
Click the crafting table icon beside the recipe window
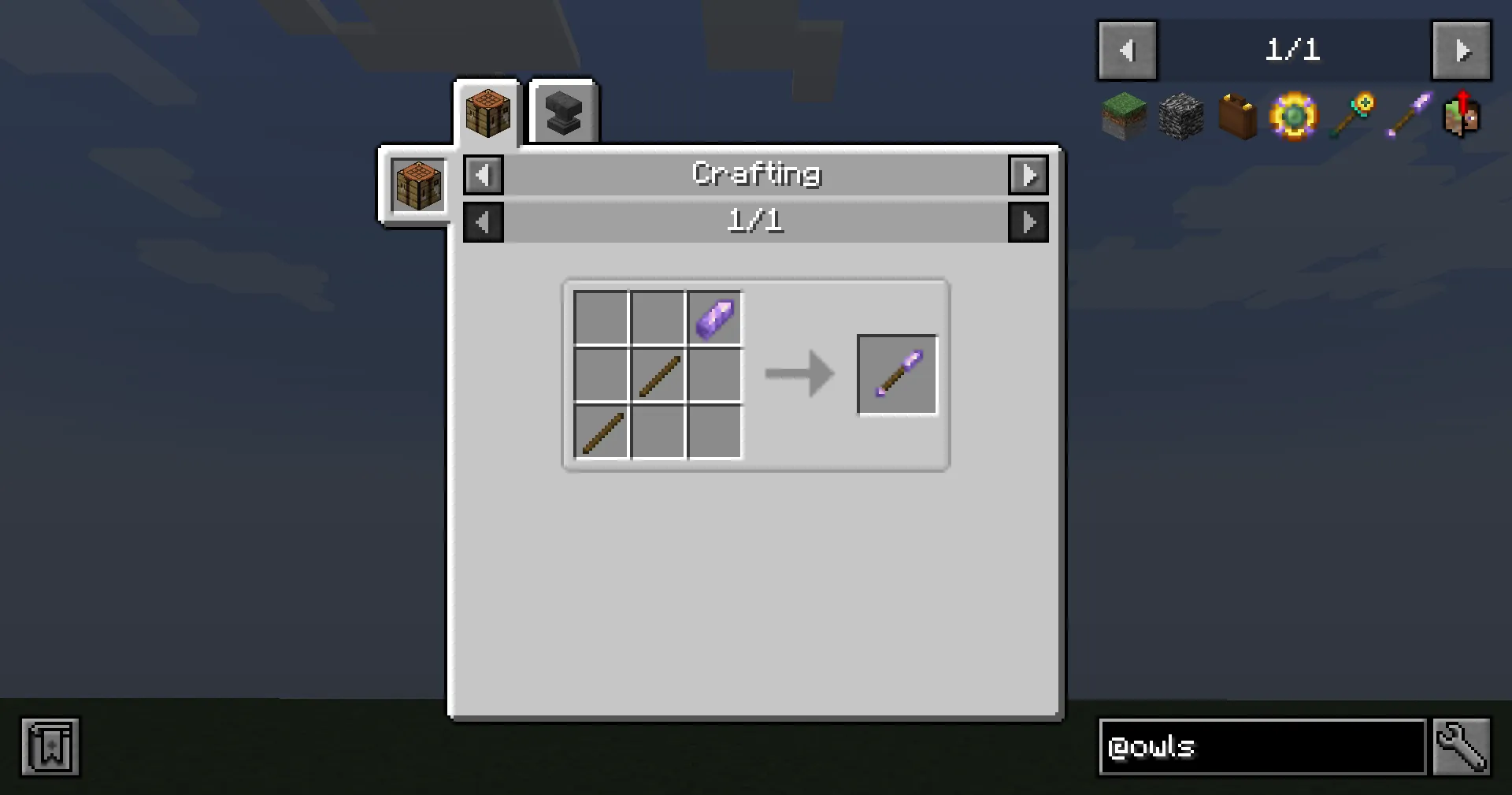pyautogui.click(x=417, y=185)
